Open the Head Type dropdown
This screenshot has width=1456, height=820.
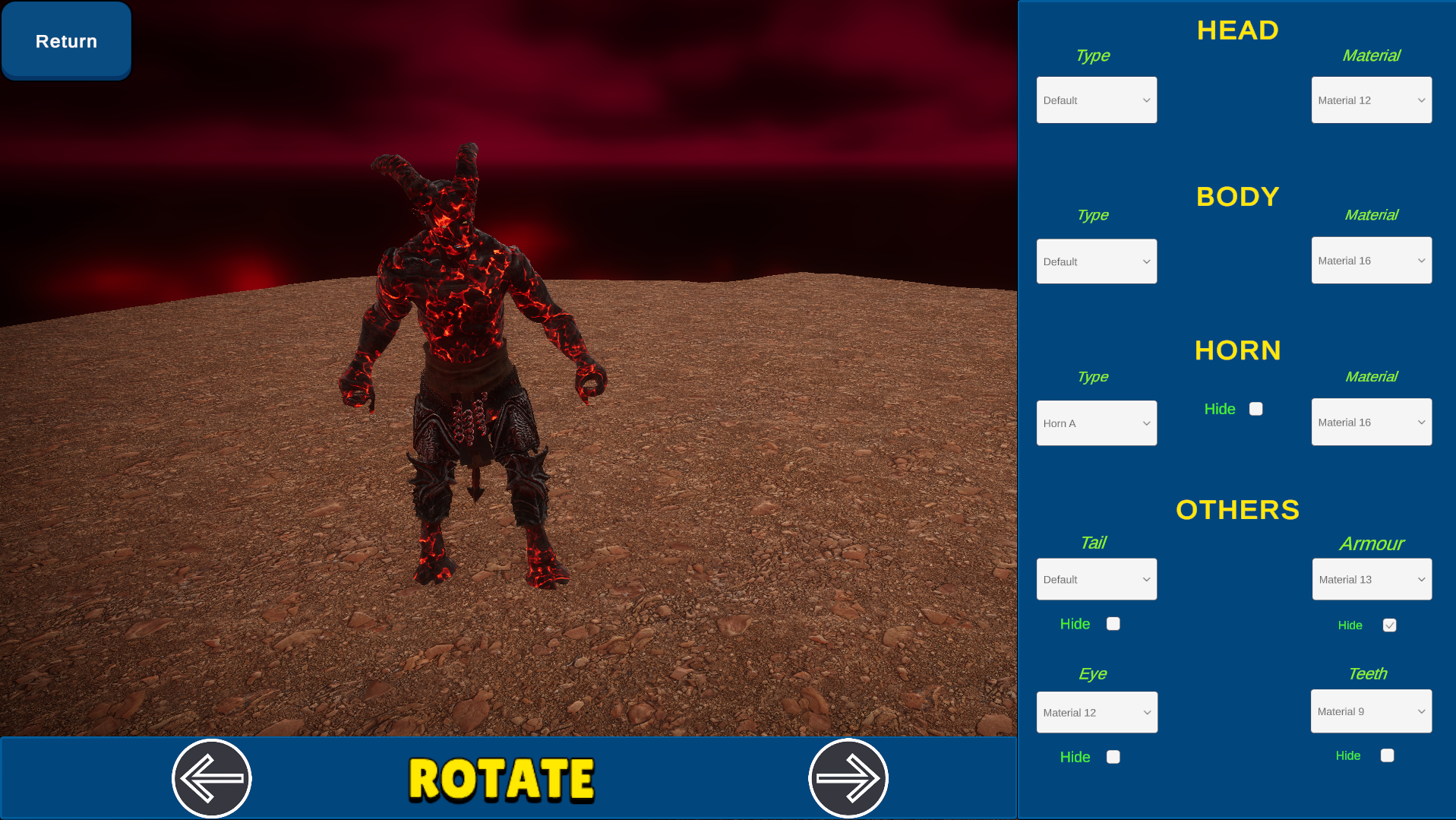point(1096,100)
